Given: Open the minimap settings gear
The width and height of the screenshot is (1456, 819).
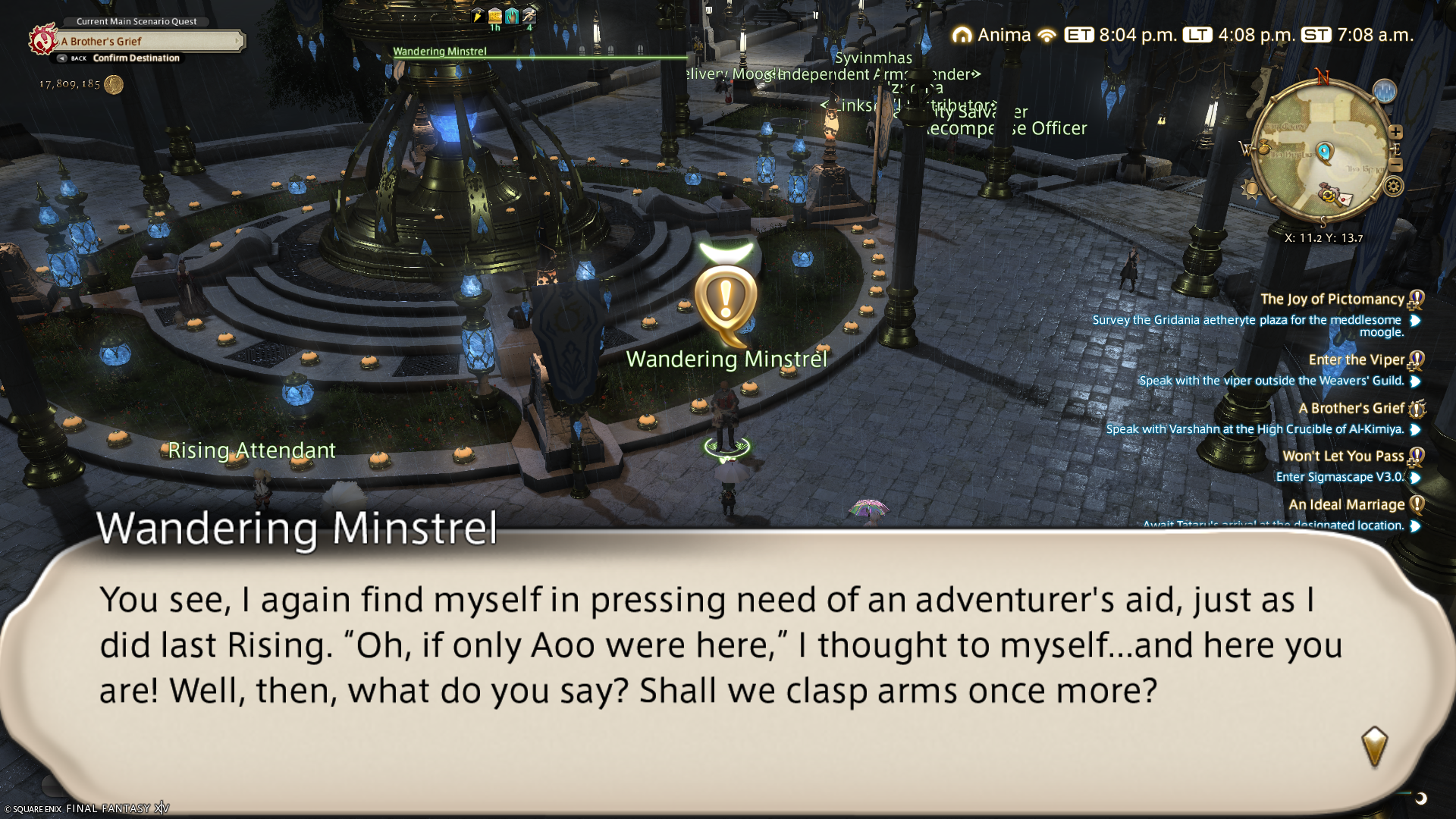Looking at the screenshot, I should 1394,187.
